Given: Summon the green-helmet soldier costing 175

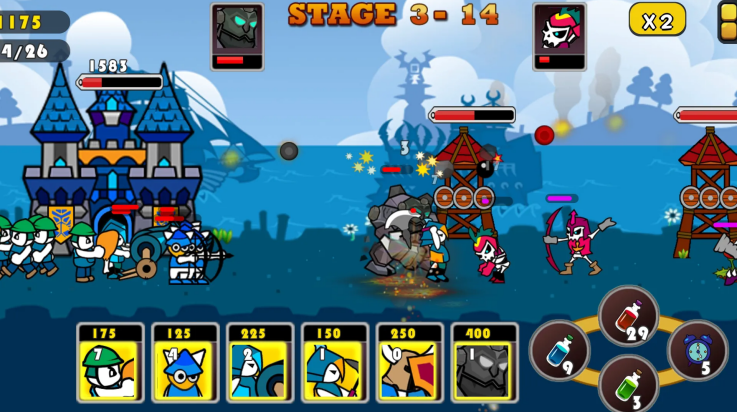Looking at the screenshot, I should (110, 362).
